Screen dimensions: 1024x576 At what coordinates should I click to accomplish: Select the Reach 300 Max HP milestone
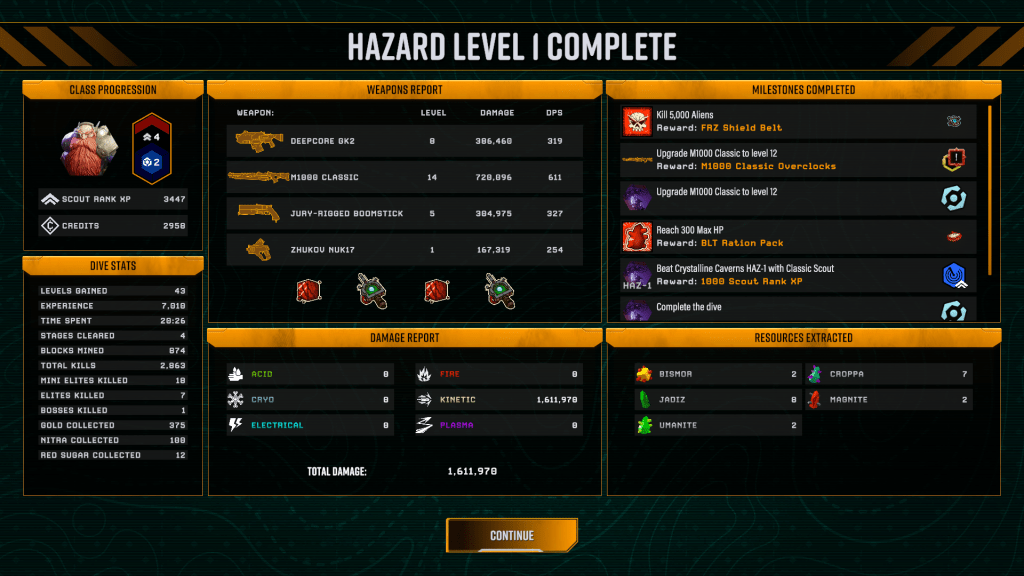pos(797,237)
